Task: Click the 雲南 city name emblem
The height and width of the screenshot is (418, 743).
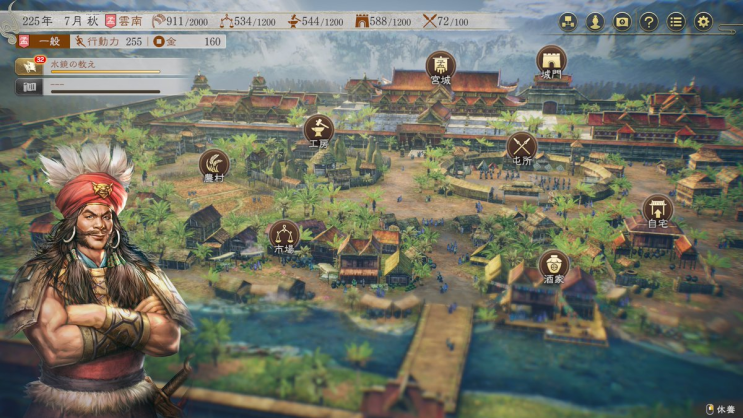Action: point(125,20)
